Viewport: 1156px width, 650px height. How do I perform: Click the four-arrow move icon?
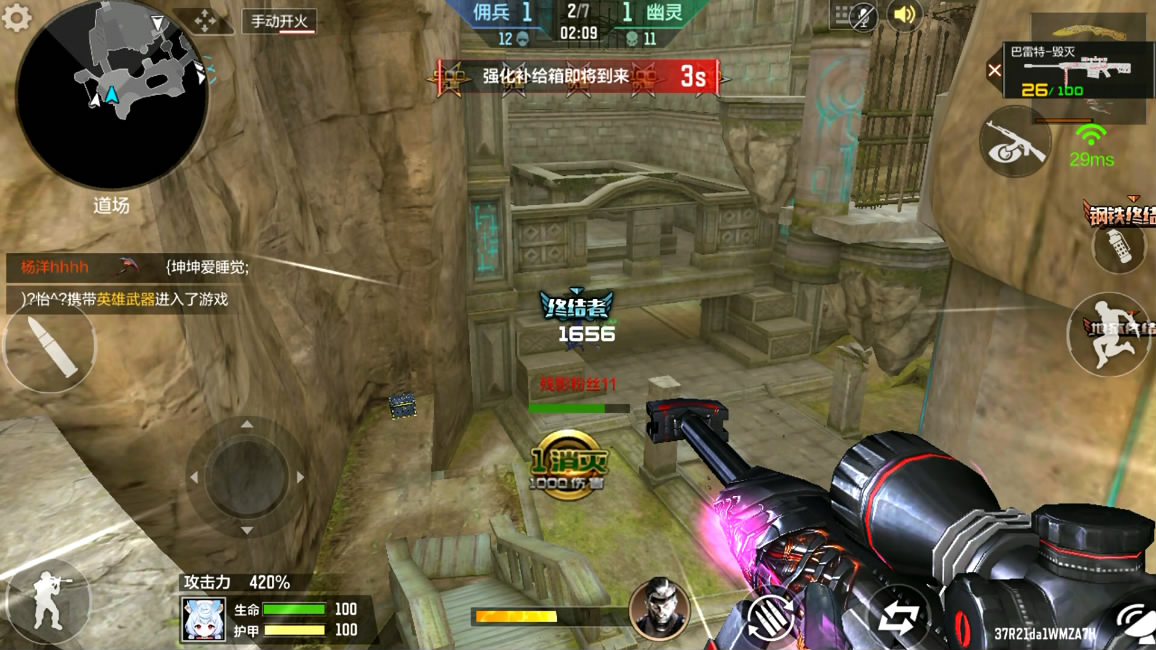(x=205, y=21)
